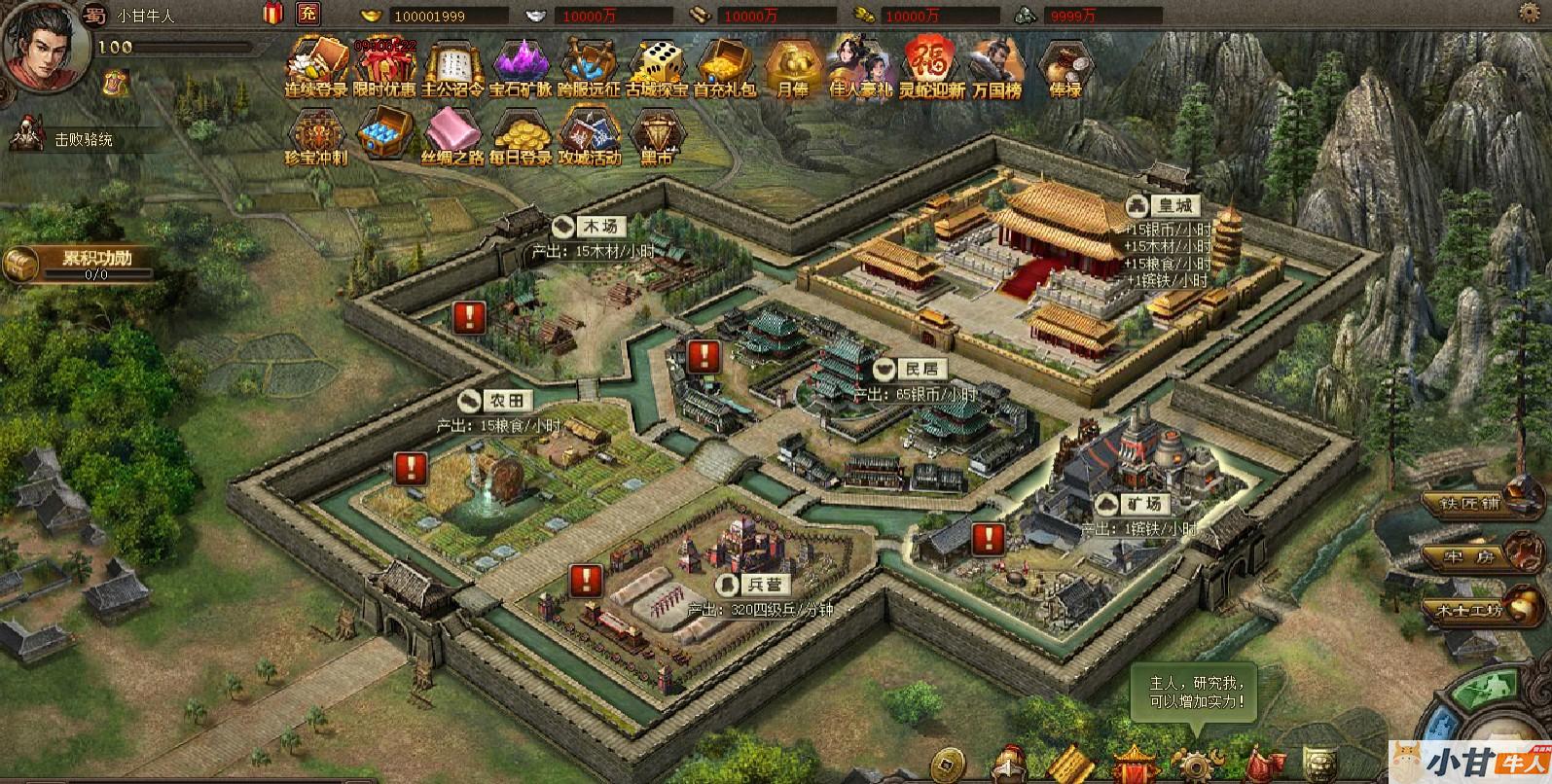The height and width of the screenshot is (784, 1552).
Task: Click the red 充 recharge button
Action: [x=307, y=14]
